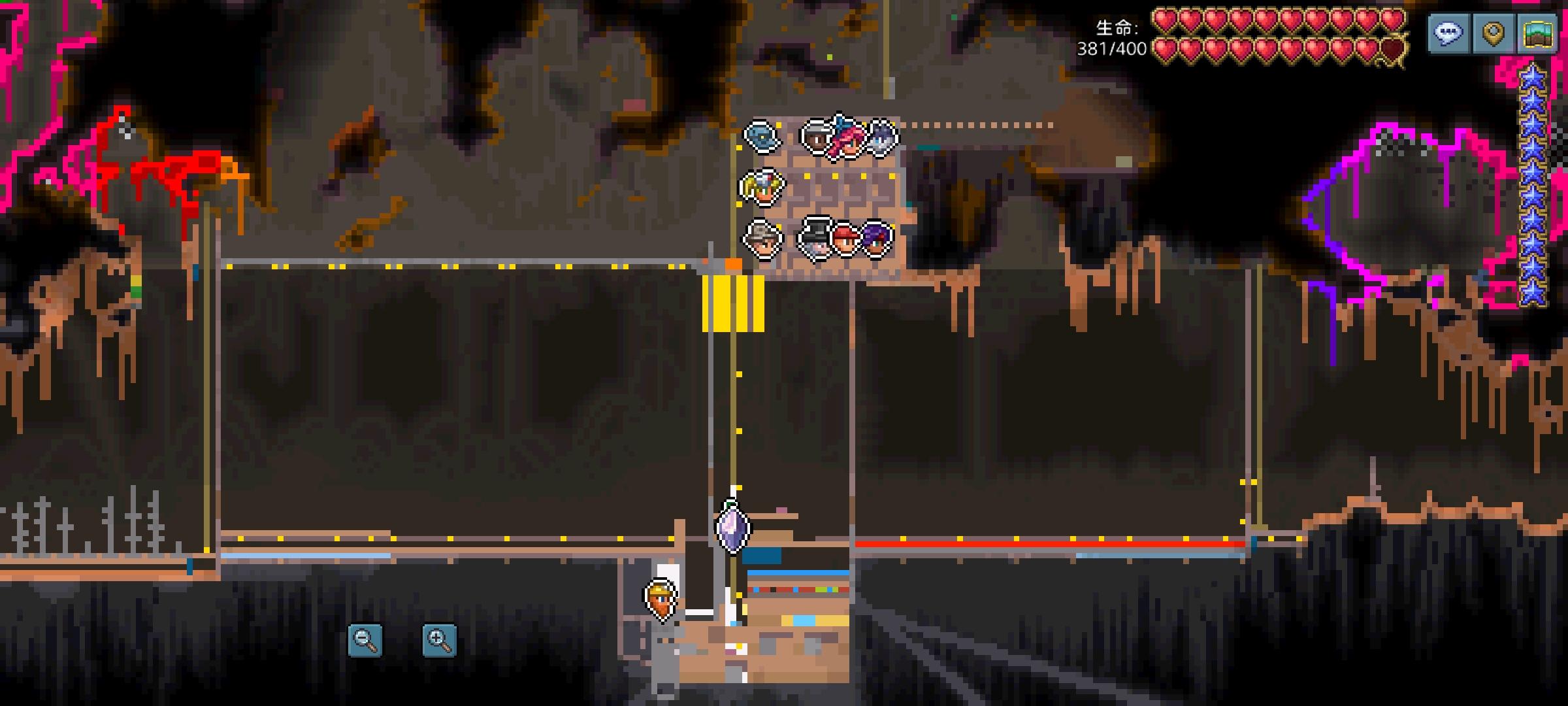Select the blue Town Slime head icon
This screenshot has height=706, width=1568.
pos(762,136)
